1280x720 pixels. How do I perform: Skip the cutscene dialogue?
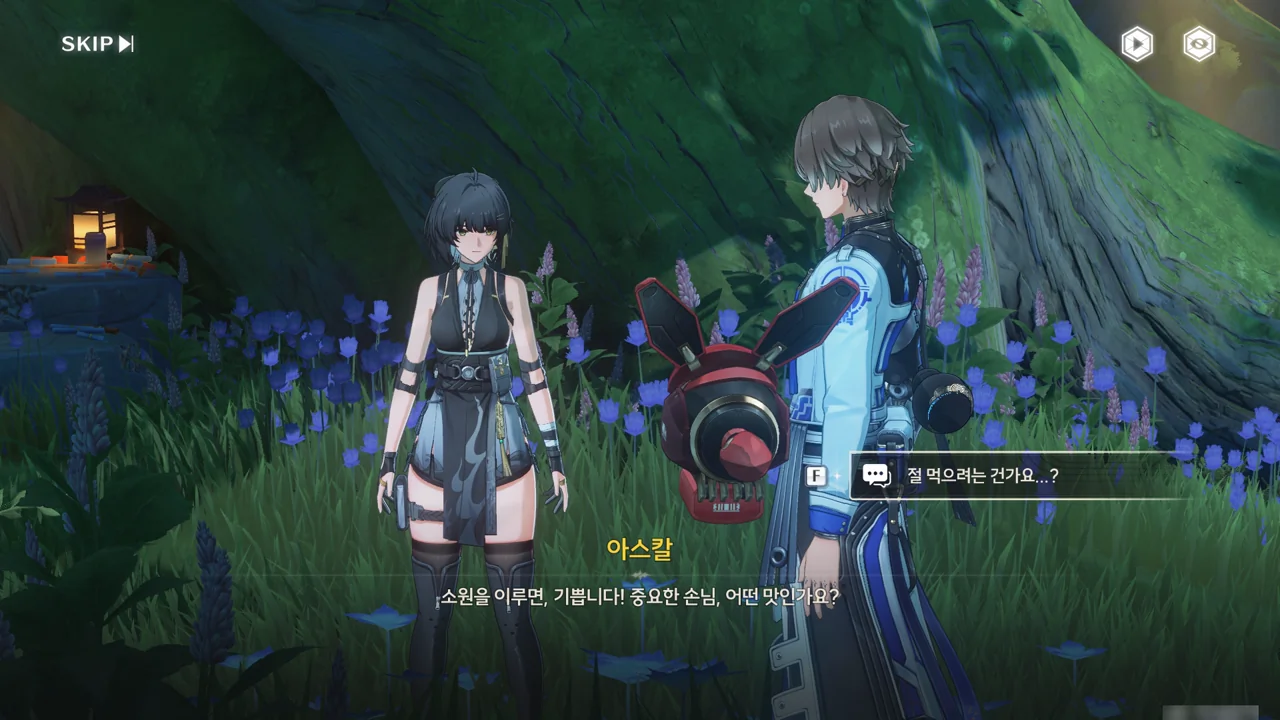pos(97,44)
